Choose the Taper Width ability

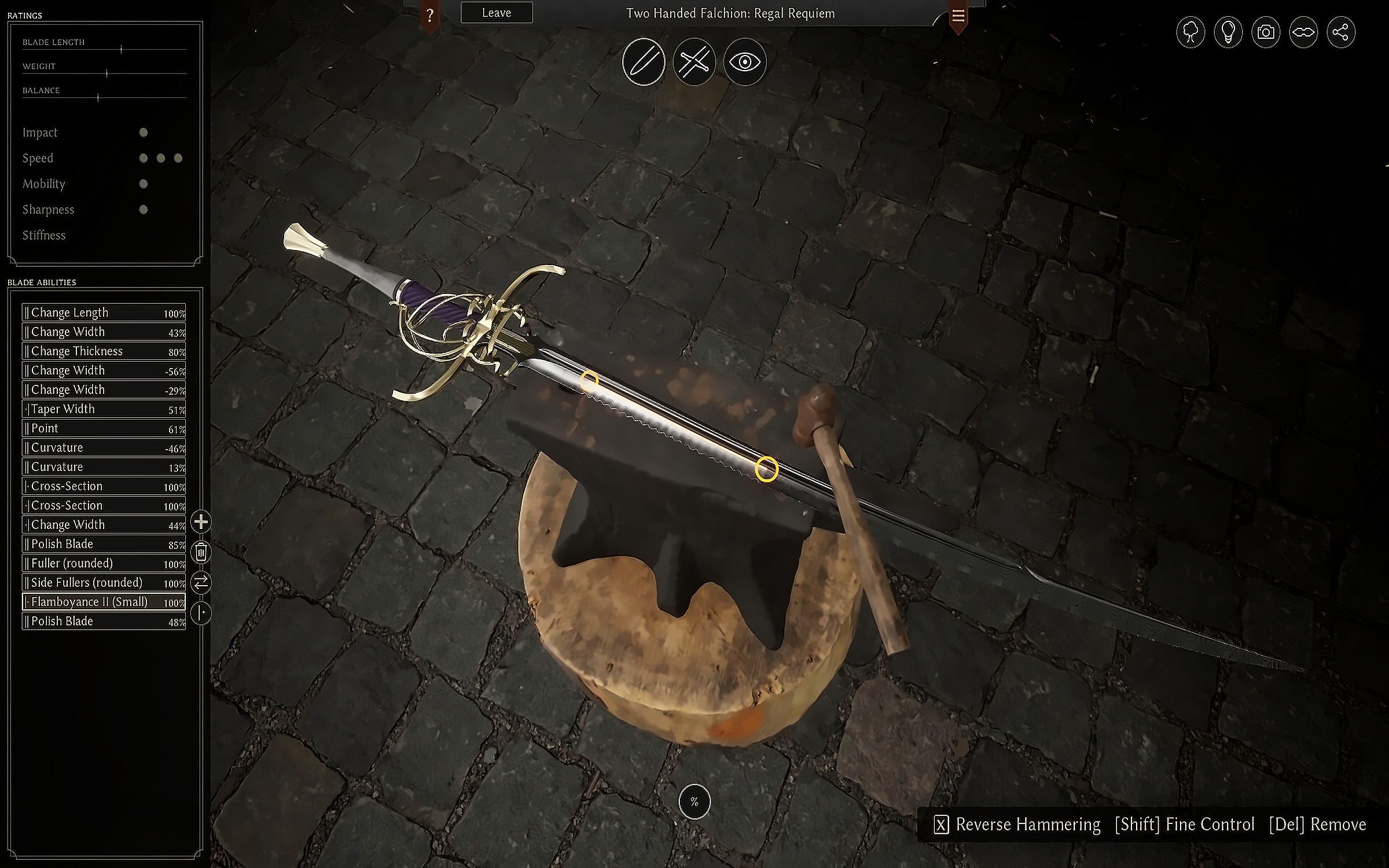click(x=104, y=409)
